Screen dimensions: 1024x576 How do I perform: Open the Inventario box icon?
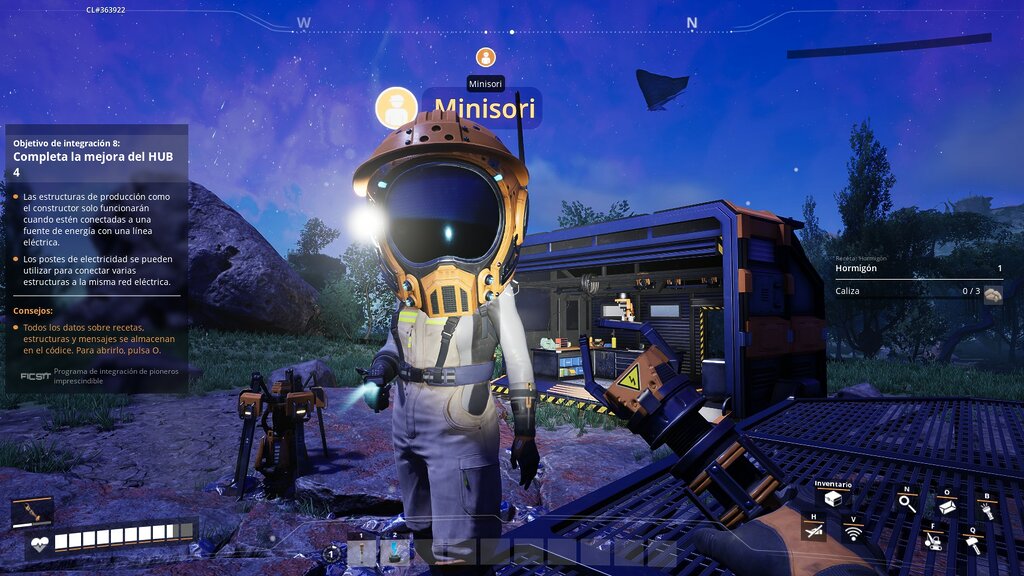832,499
